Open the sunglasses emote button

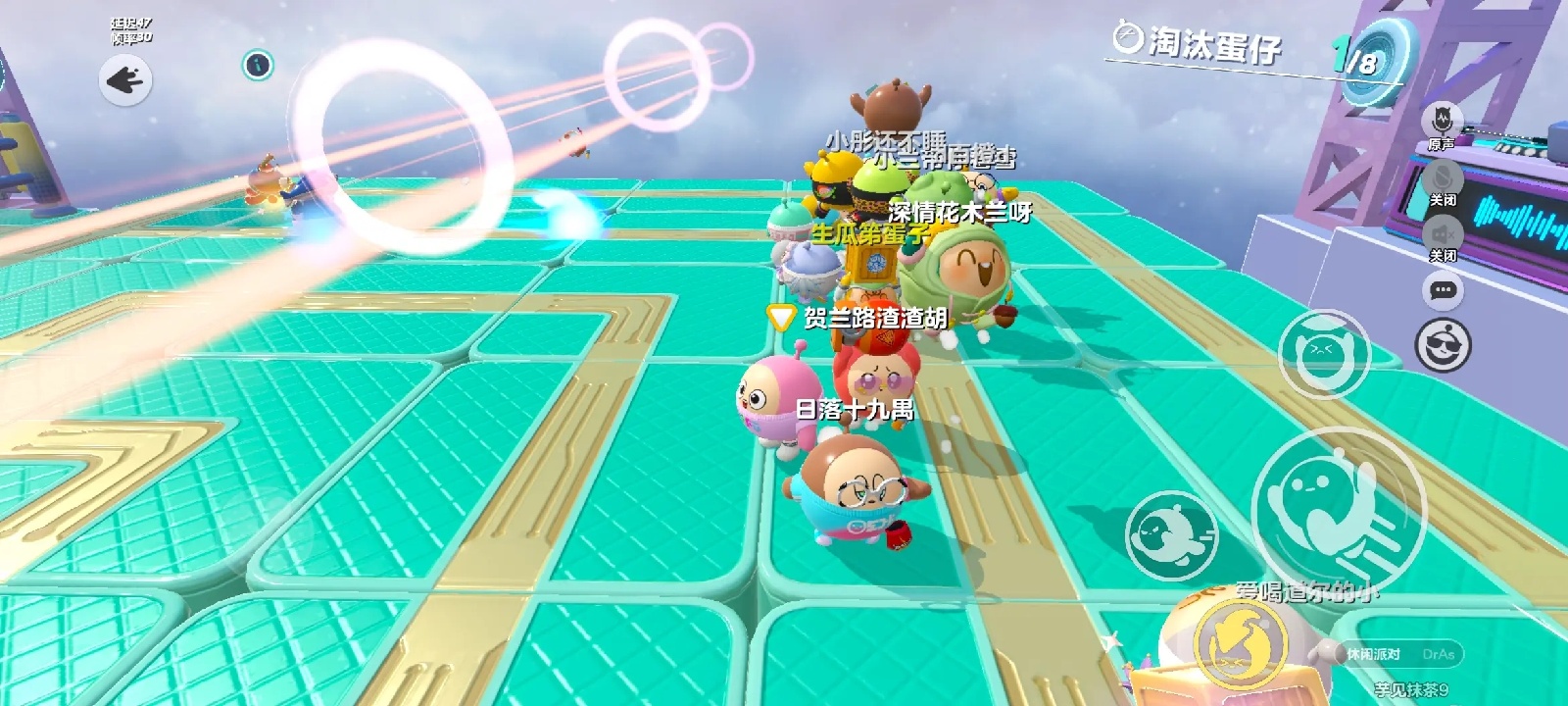(1444, 346)
